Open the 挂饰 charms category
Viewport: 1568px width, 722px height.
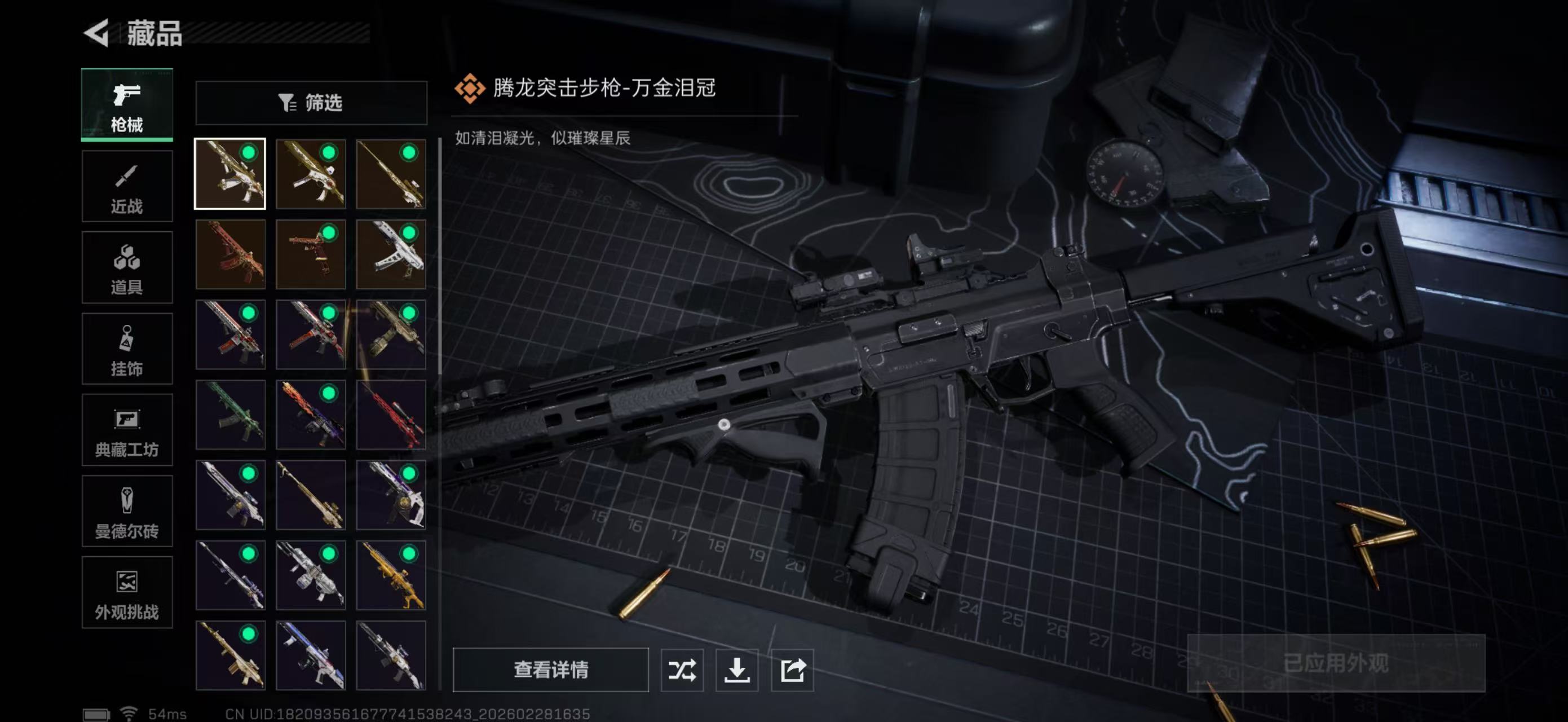point(126,349)
